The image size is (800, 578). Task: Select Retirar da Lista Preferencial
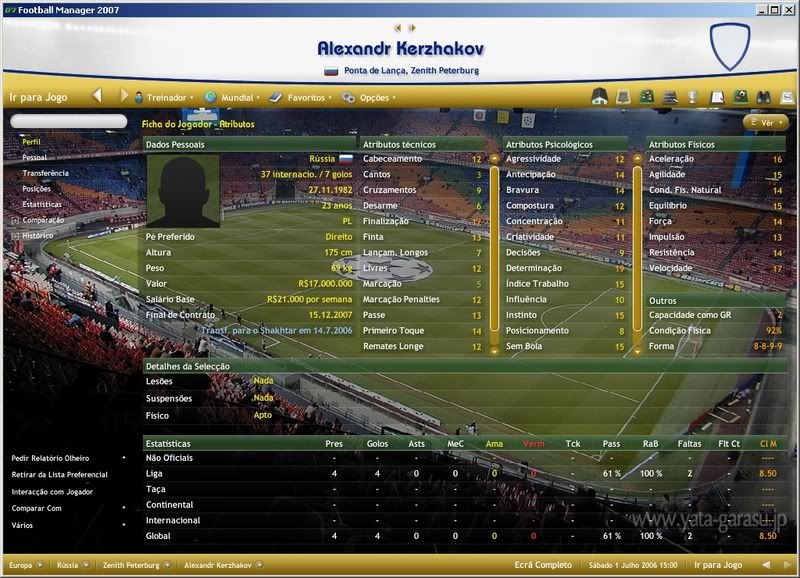[x=59, y=474]
